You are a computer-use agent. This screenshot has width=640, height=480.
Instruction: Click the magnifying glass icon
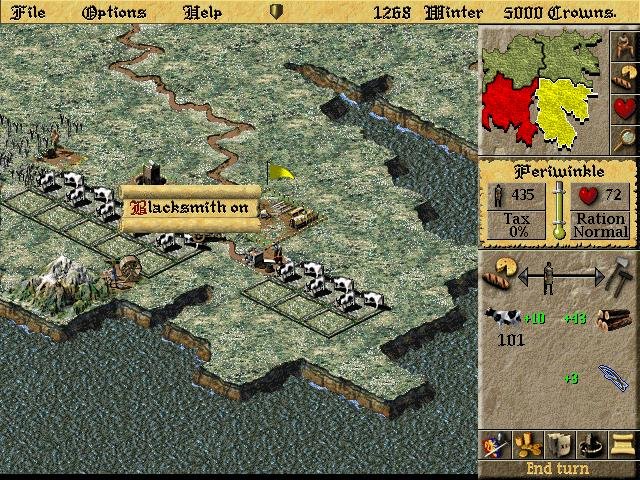coord(624,137)
